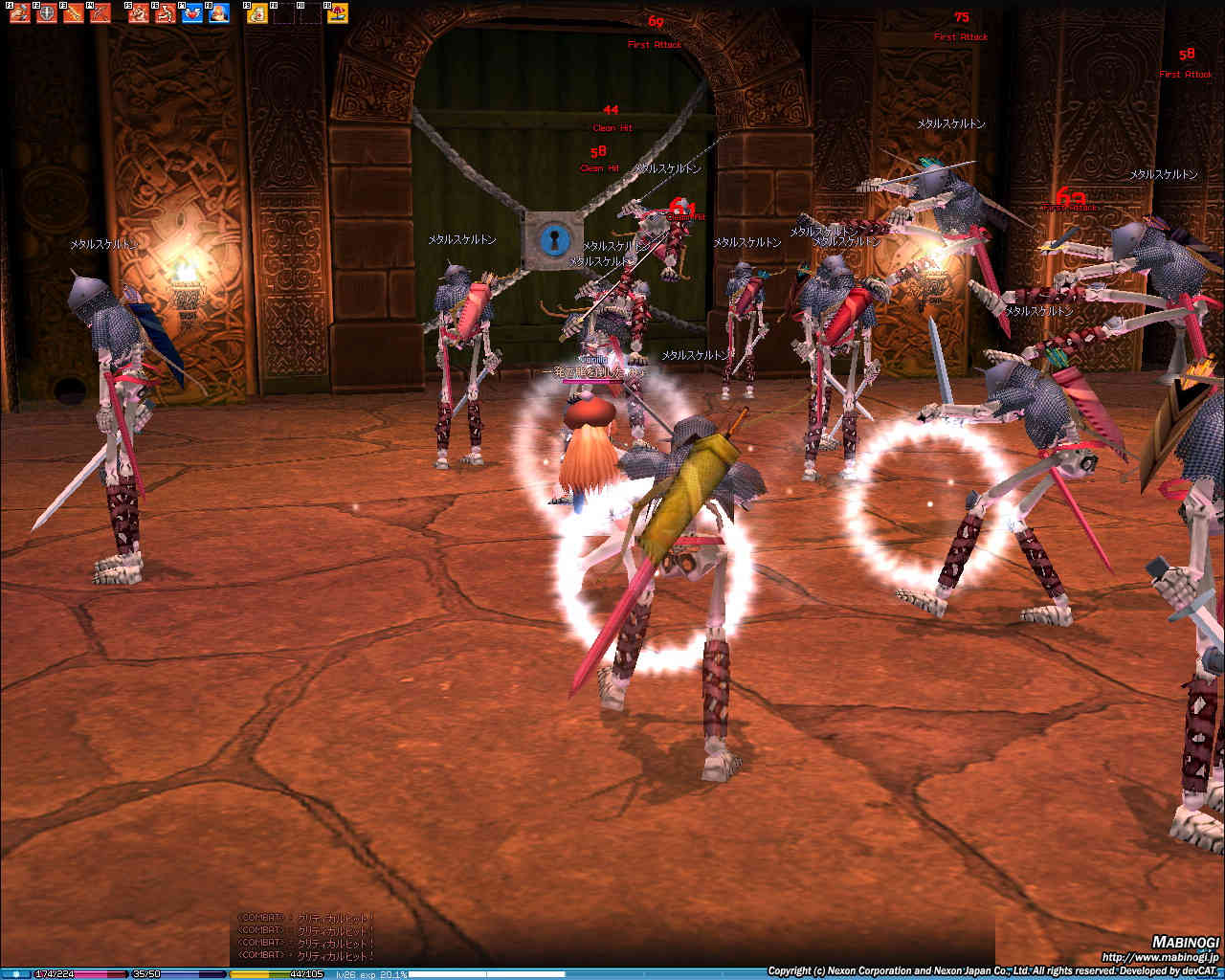The image size is (1225, 980).
Task: Activate the F1 smash attack skill
Action: [x=19, y=13]
